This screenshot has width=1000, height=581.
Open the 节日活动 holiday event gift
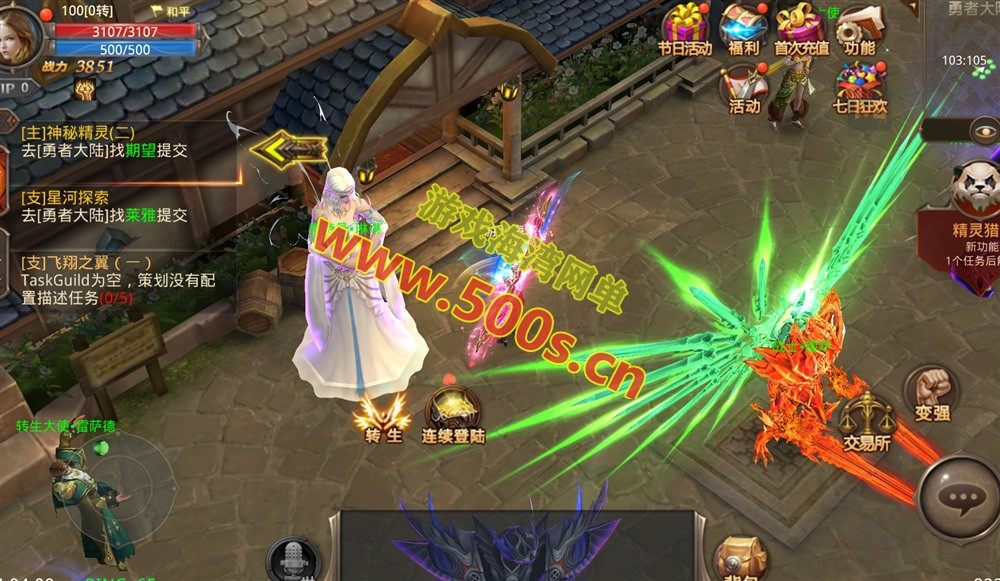(684, 29)
